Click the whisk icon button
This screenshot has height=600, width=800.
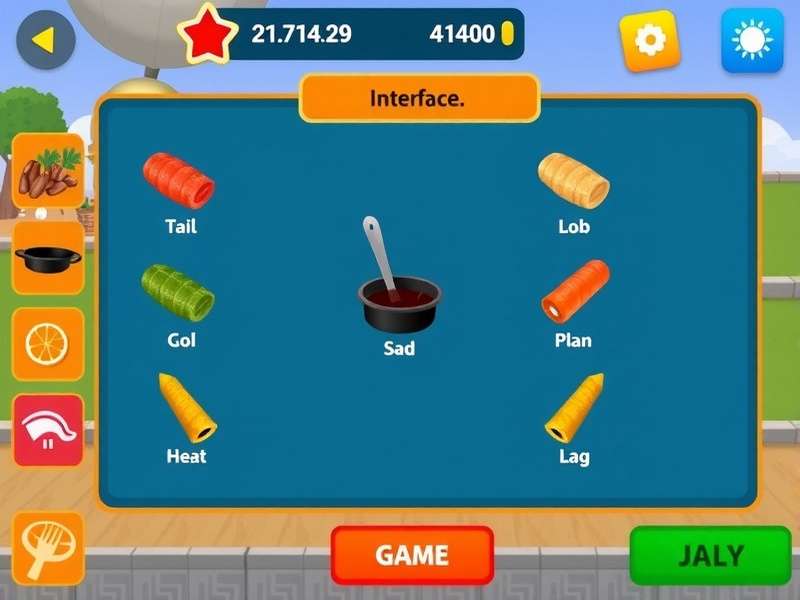click(47, 549)
